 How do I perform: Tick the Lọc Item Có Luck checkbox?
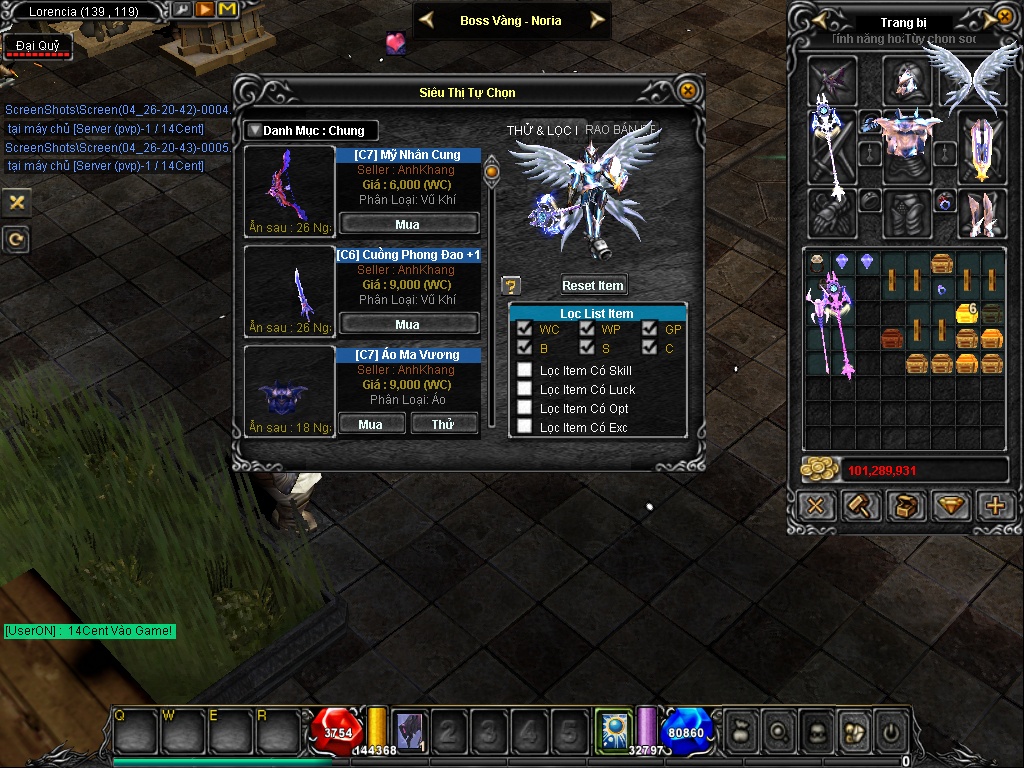tap(524, 389)
